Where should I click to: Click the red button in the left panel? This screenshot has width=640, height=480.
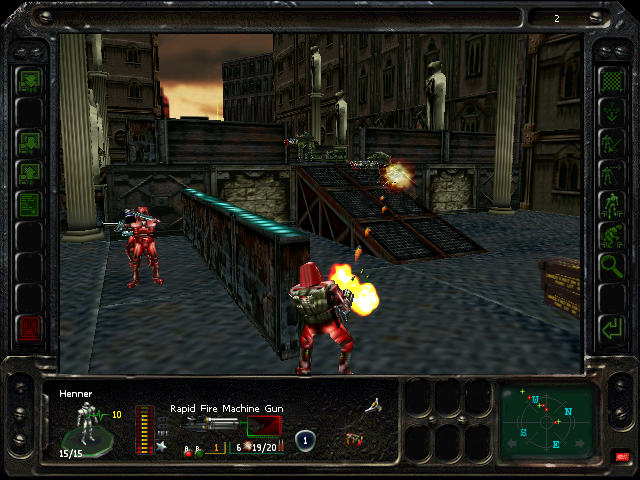click(29, 328)
